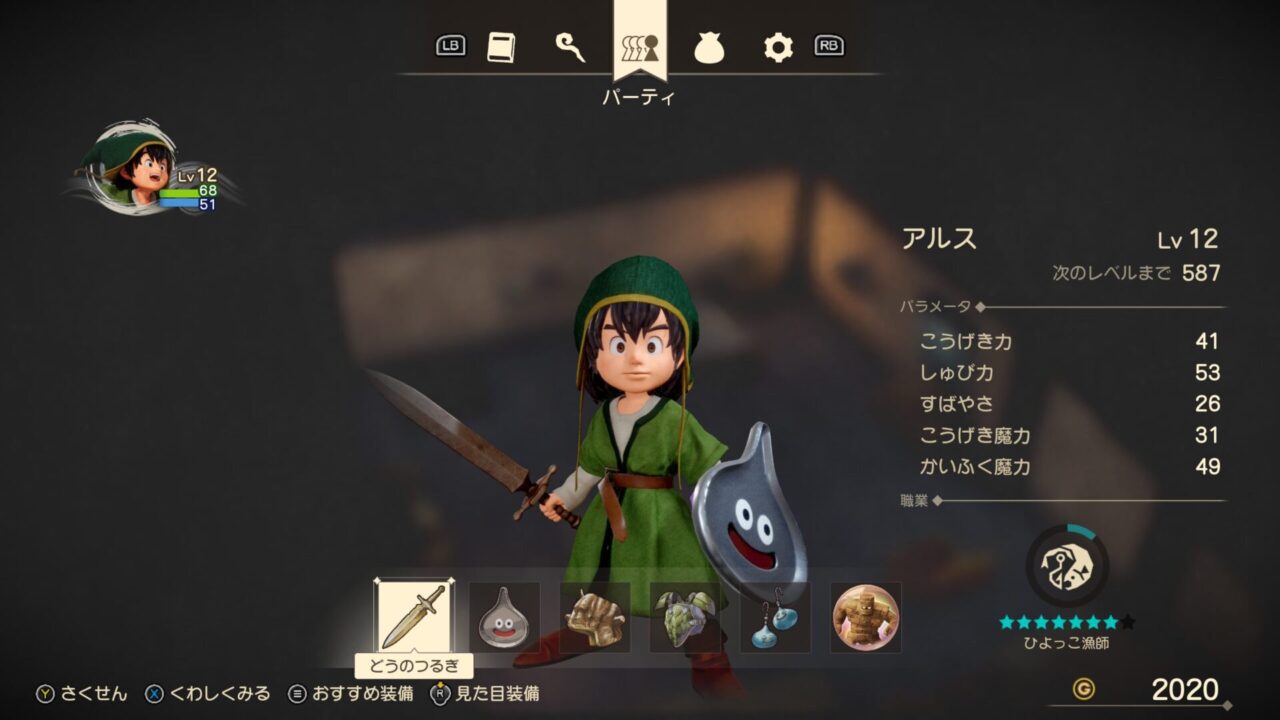Viewport: 1280px width, 720px height.
Task: Open the book tab in top menu
Action: pyautogui.click(x=501, y=47)
